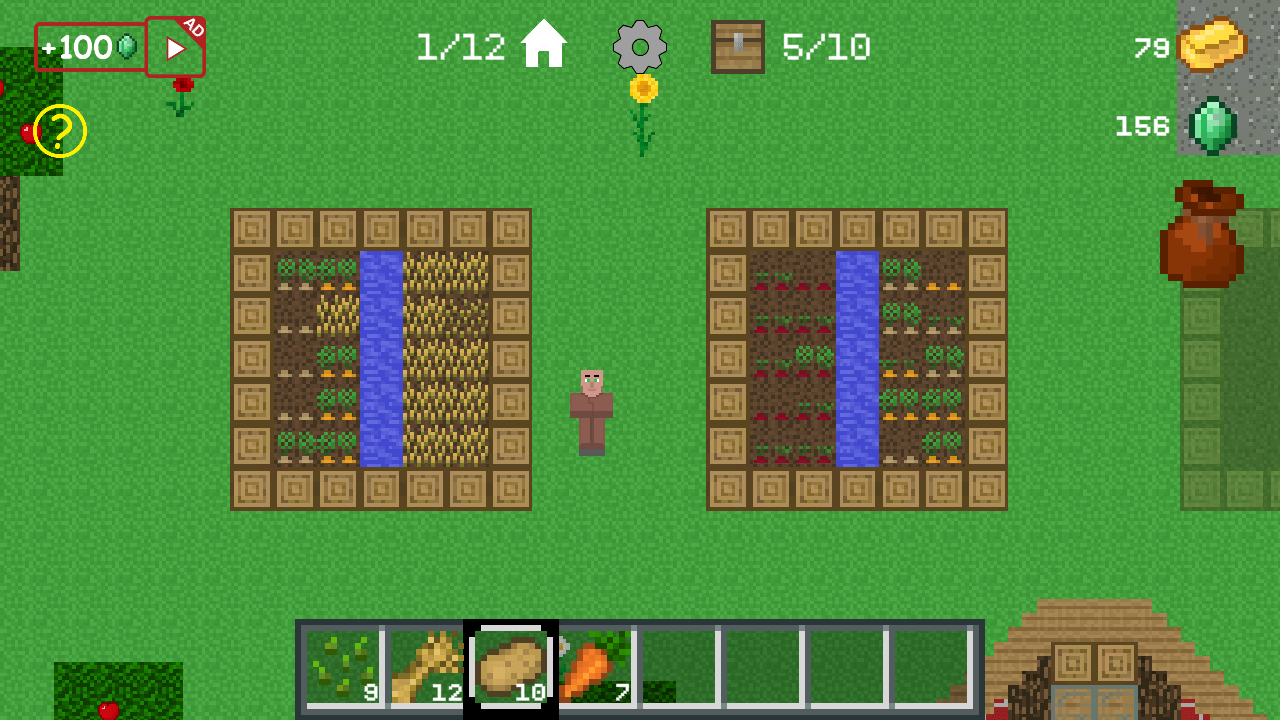Select the carrot slot in the hotbar
The width and height of the screenshot is (1280, 720).
click(593, 665)
